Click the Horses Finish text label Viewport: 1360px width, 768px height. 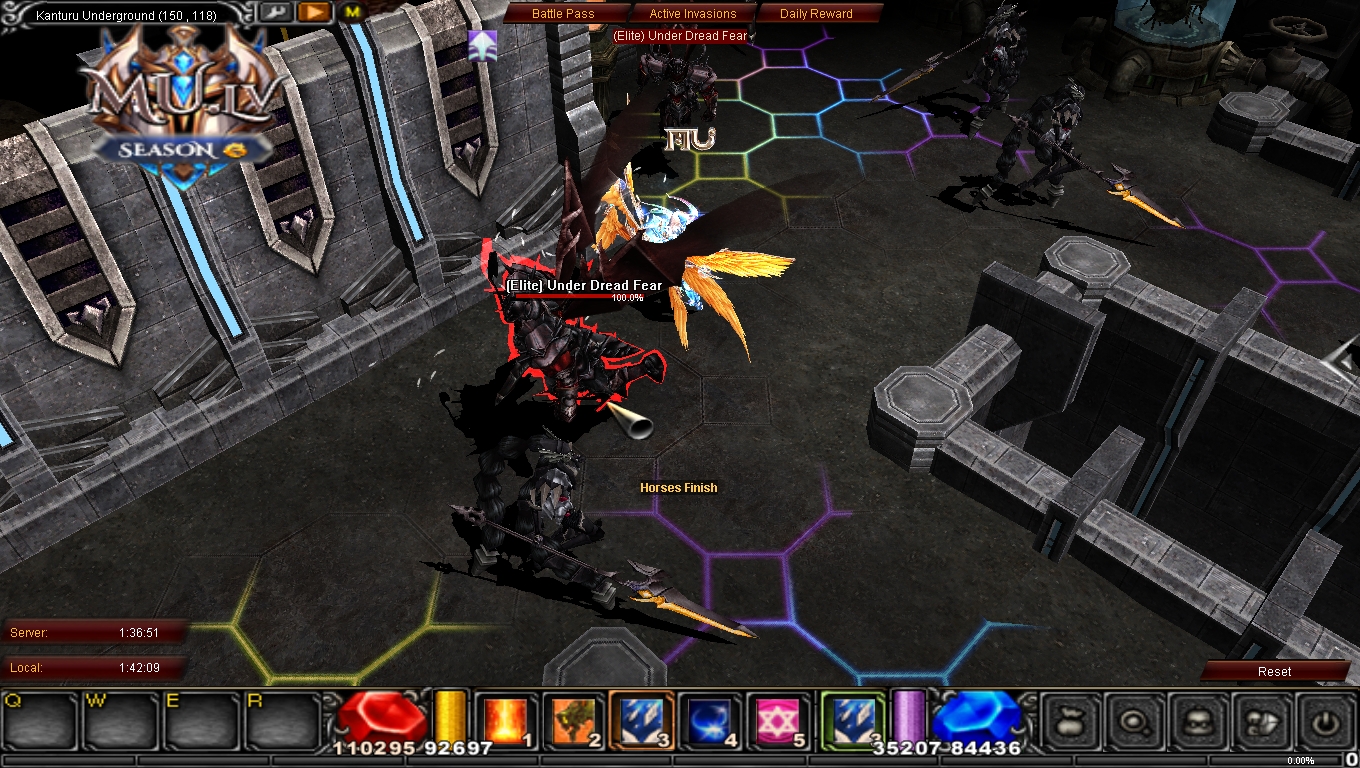coord(679,487)
